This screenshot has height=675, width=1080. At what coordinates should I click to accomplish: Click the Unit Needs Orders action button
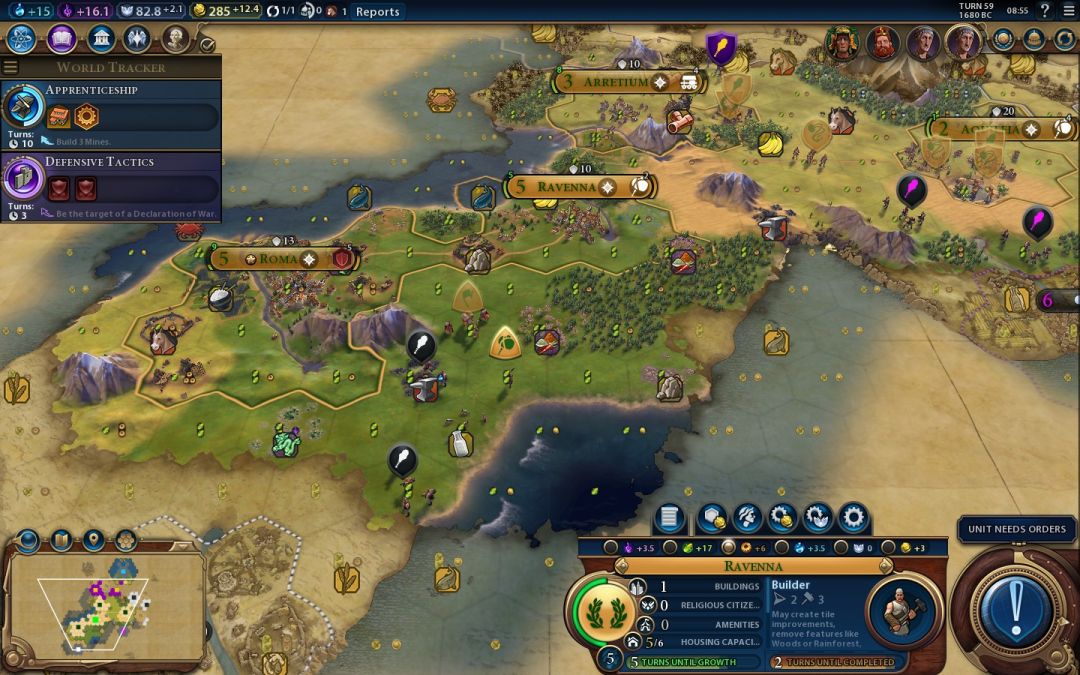tap(1016, 610)
